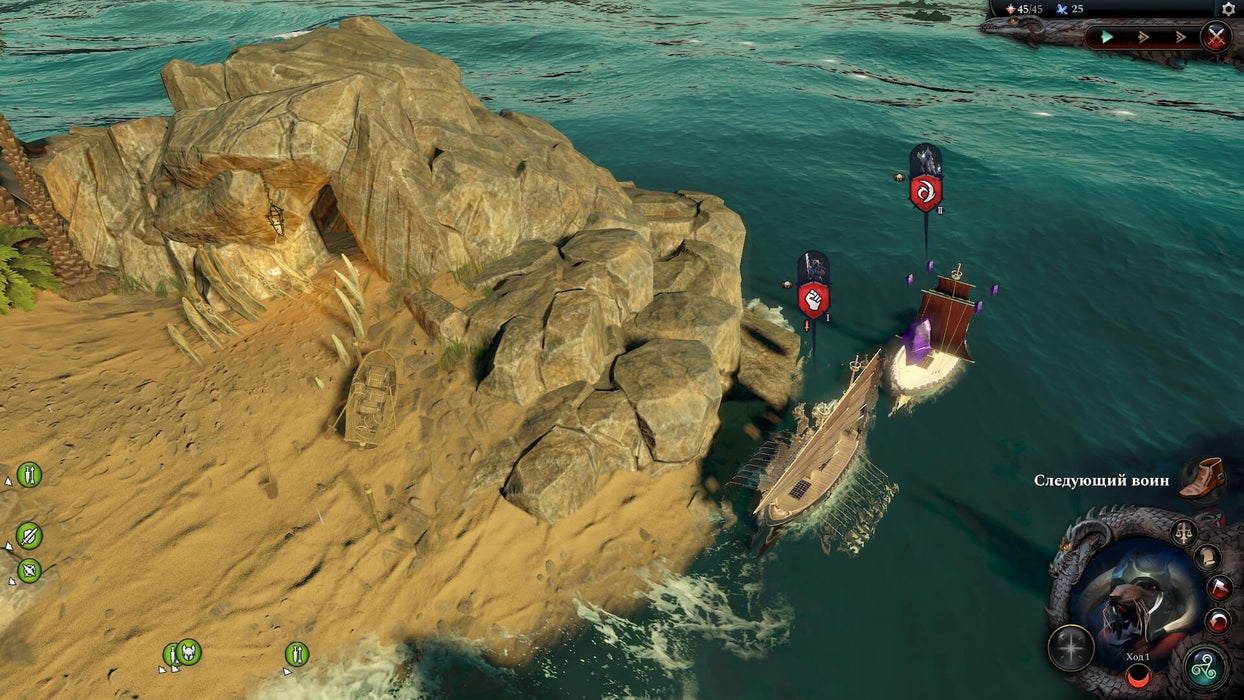
Task: Select the enemy banner with red swirl emblem
Action: click(925, 190)
